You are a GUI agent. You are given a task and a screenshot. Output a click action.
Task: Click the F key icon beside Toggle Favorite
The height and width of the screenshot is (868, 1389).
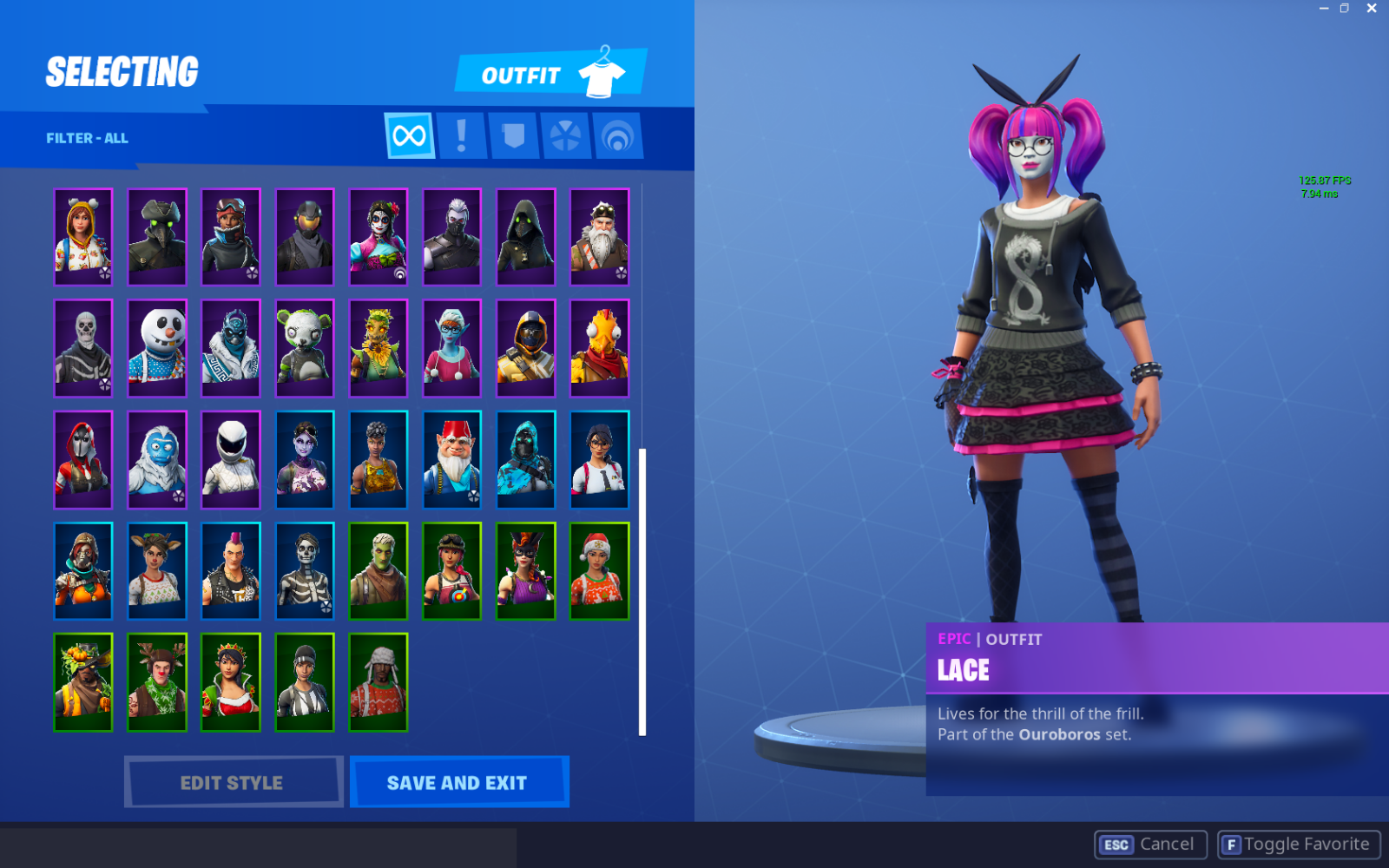point(1231,843)
